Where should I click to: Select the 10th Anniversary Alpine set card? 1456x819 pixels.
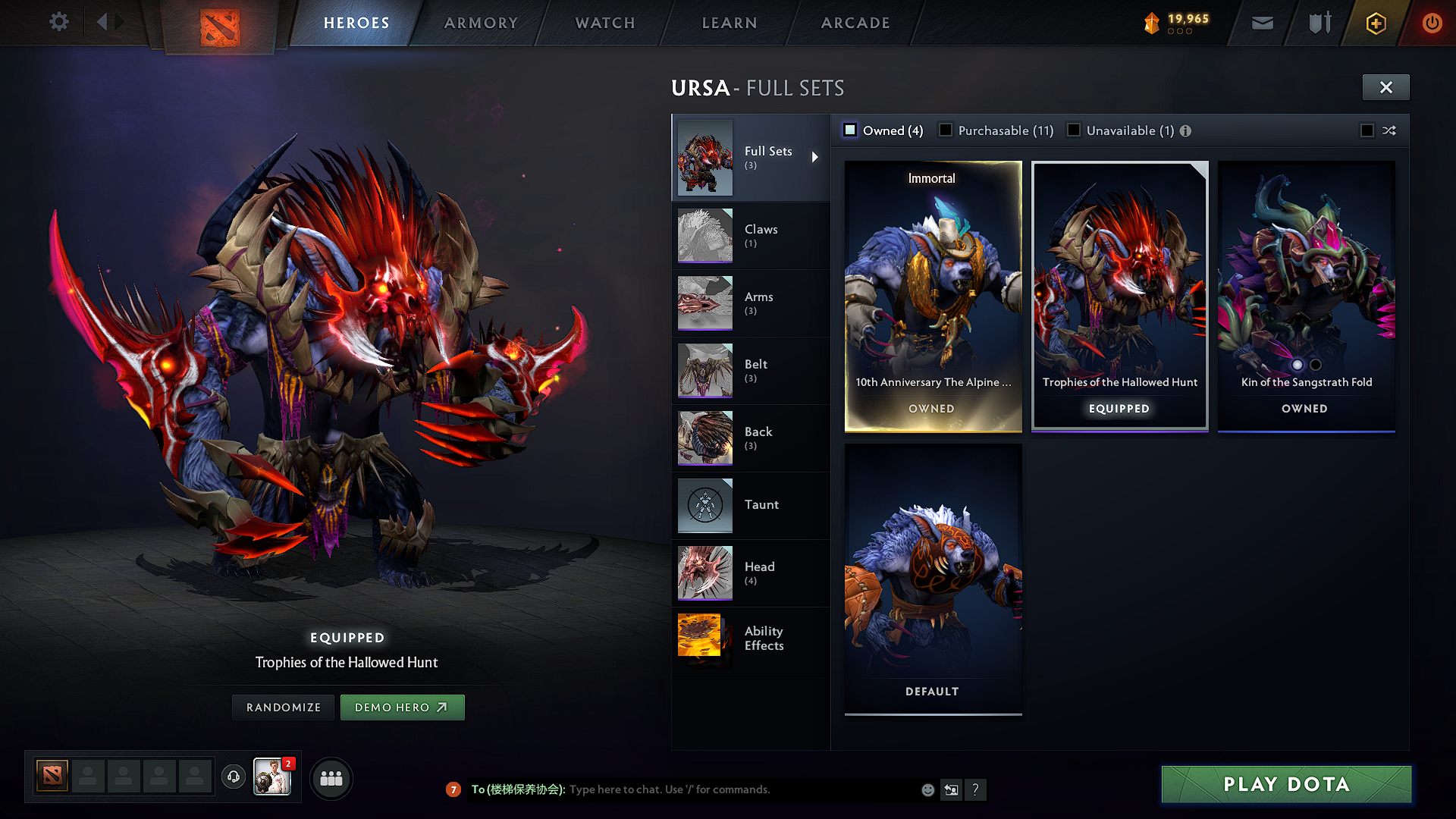tap(933, 296)
